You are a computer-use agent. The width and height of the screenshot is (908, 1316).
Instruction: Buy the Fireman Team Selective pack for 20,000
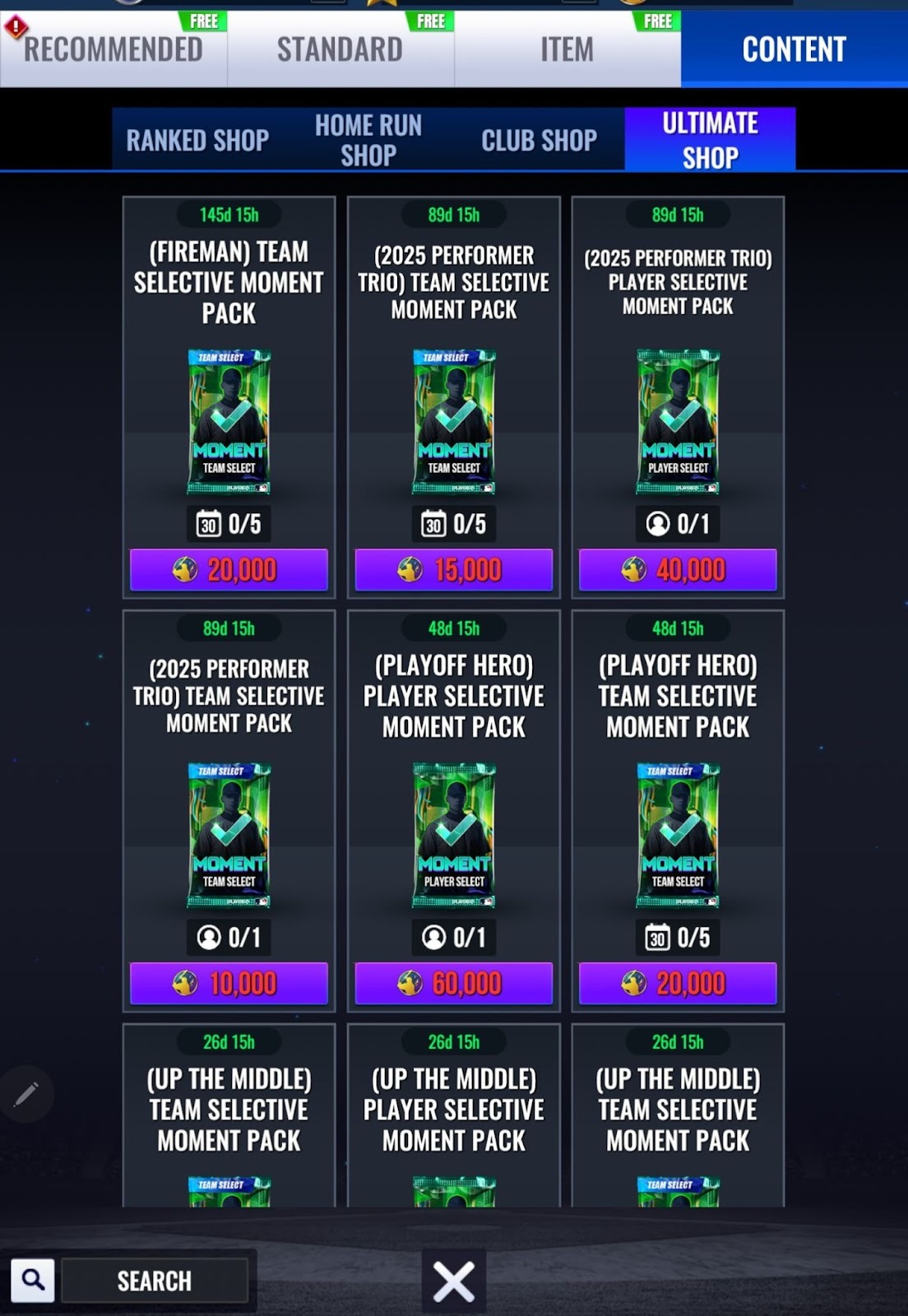tap(229, 570)
